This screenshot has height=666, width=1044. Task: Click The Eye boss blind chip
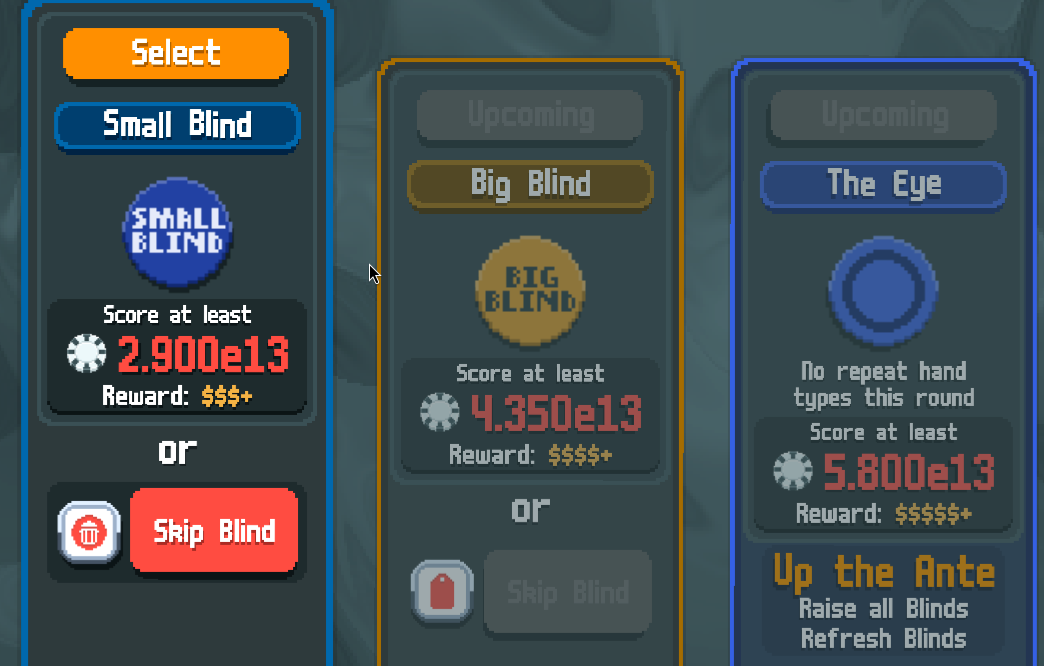click(x=883, y=290)
